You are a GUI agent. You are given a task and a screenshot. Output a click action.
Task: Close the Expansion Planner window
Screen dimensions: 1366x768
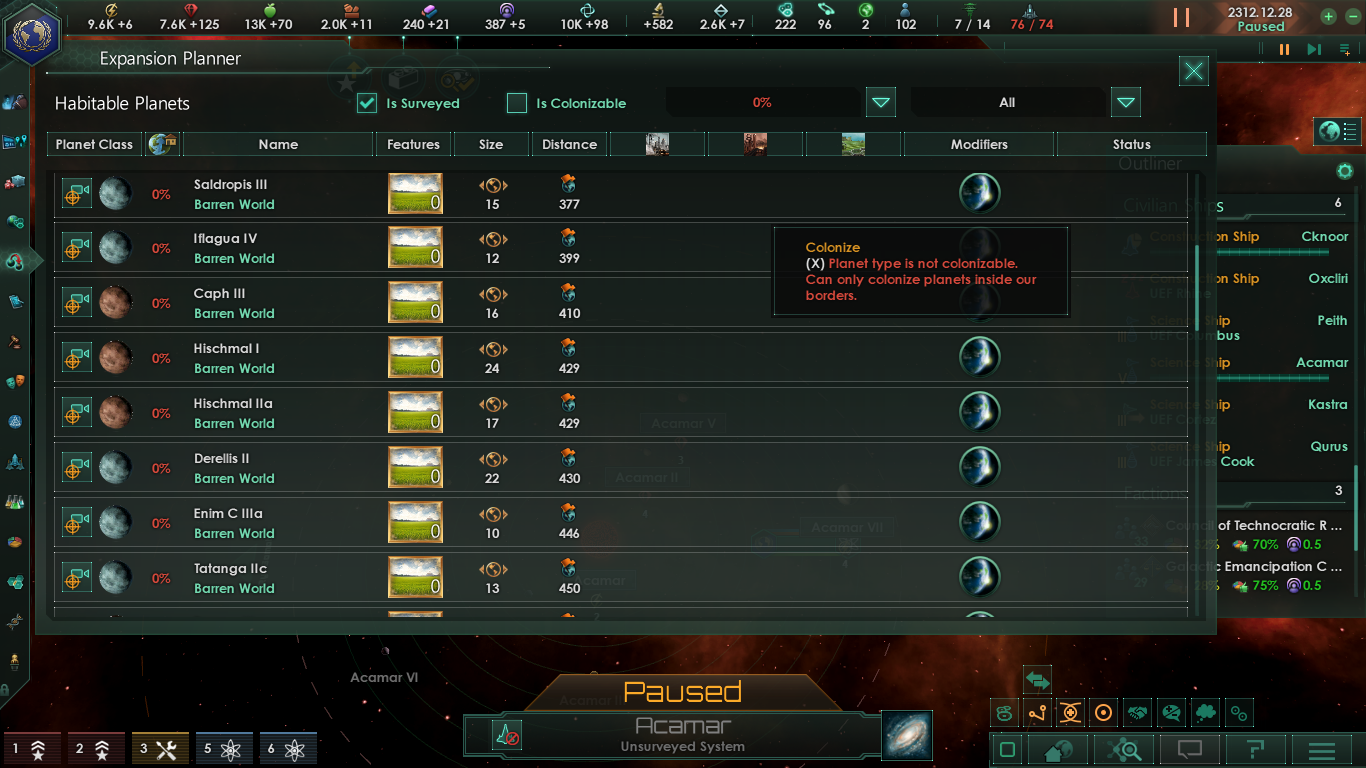click(x=1193, y=71)
